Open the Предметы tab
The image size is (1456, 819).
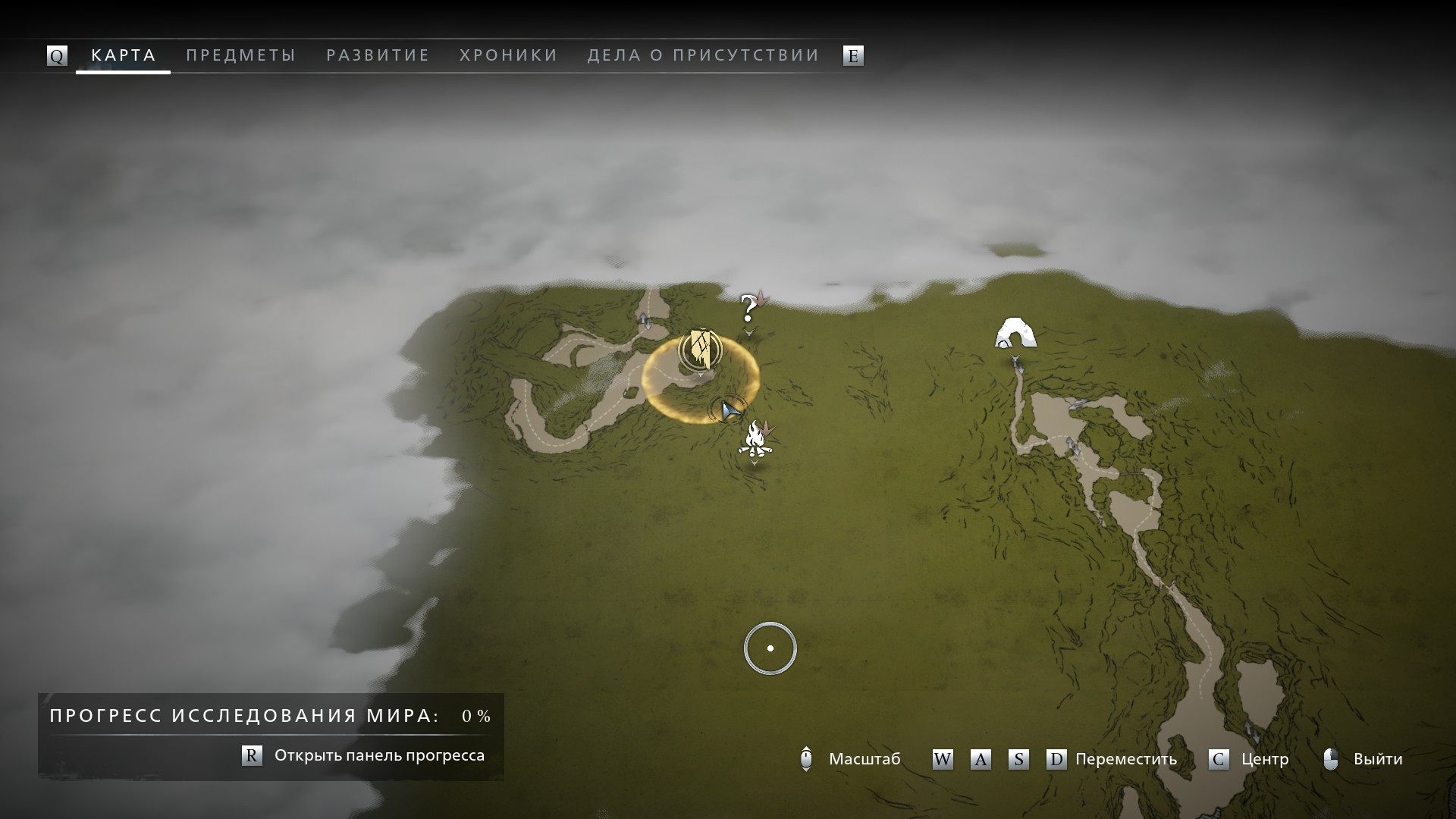tap(240, 55)
